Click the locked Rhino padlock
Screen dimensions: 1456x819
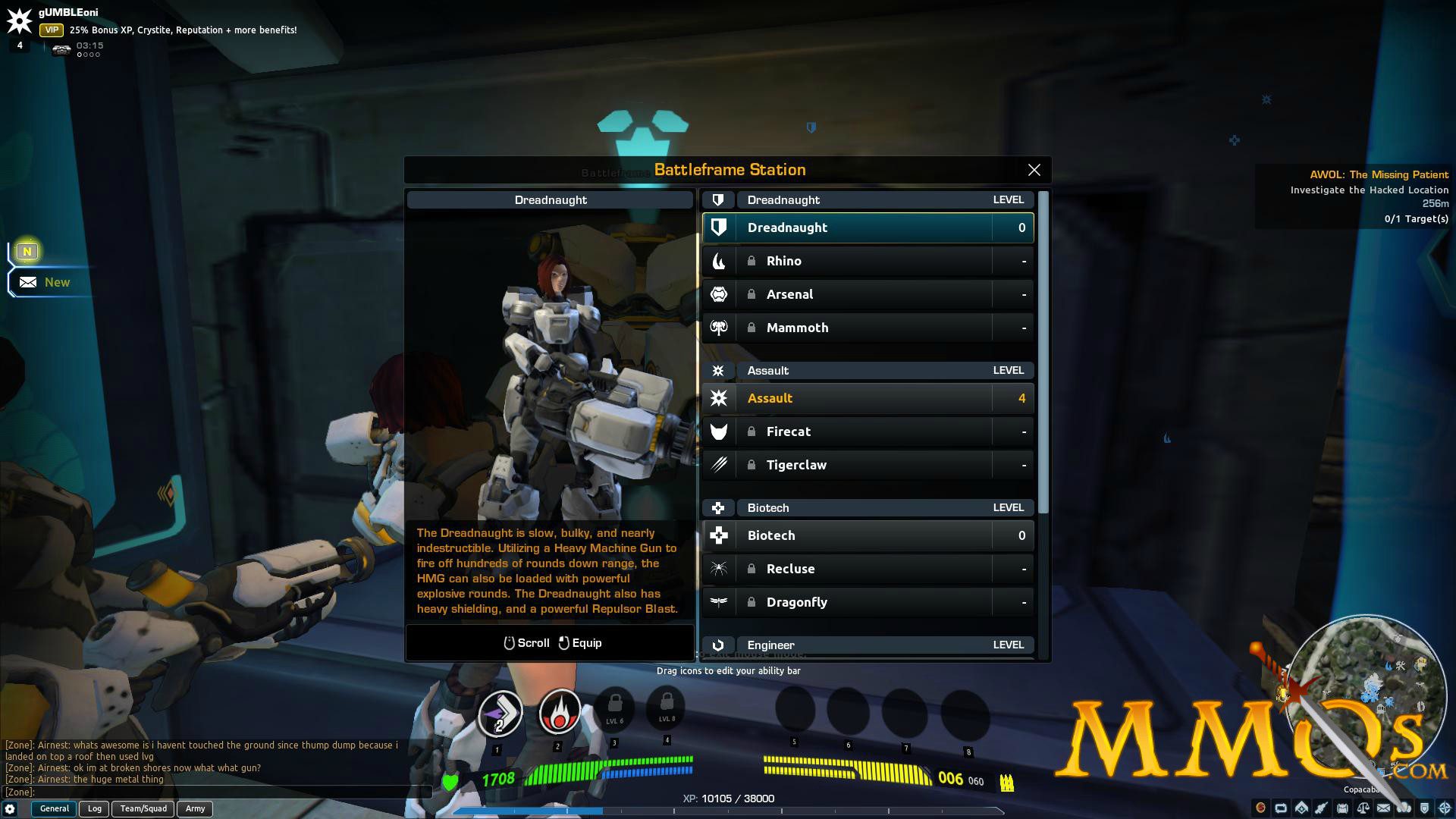[752, 261]
